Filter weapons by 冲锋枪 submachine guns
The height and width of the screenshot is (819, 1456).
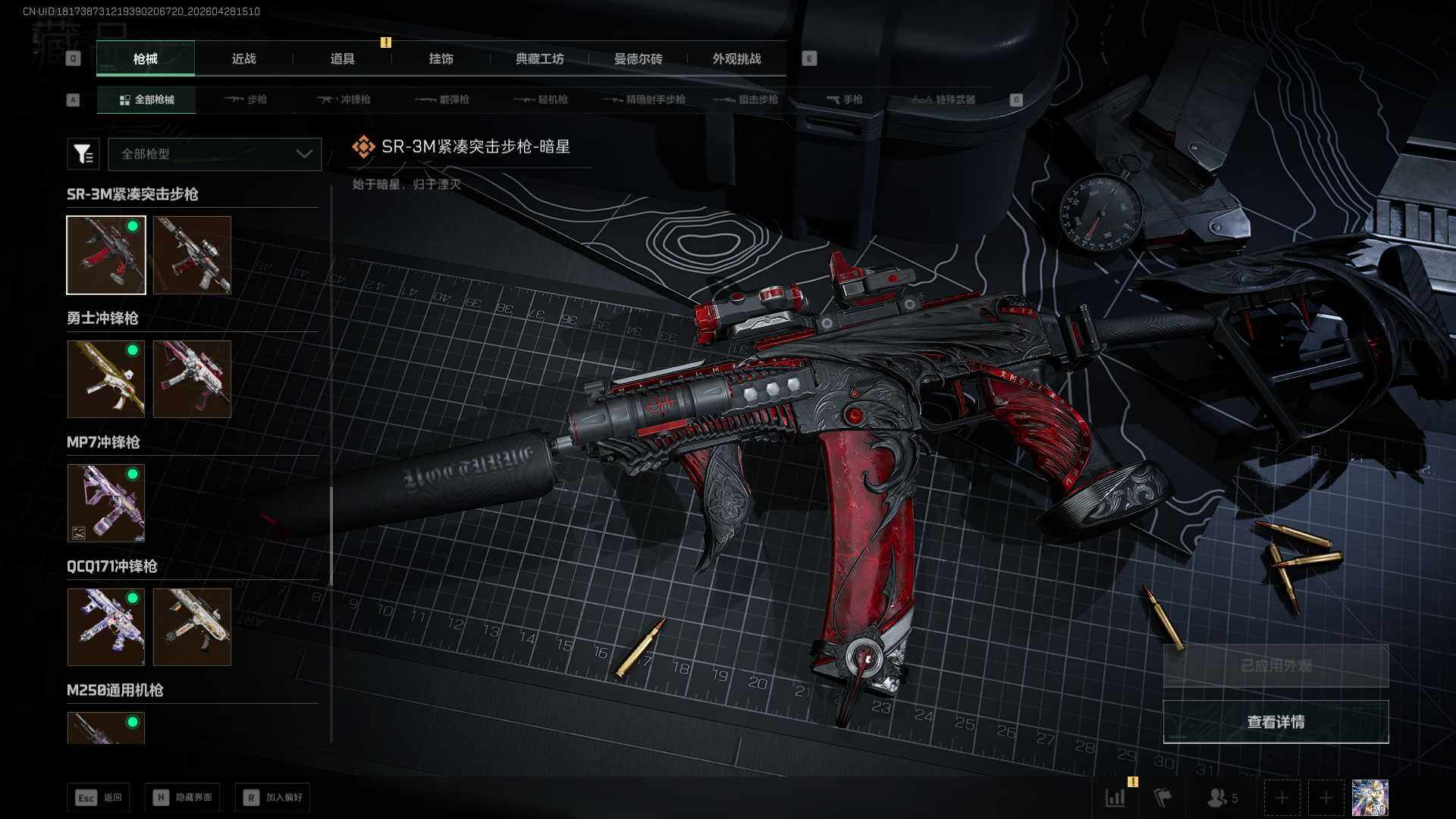[x=344, y=99]
